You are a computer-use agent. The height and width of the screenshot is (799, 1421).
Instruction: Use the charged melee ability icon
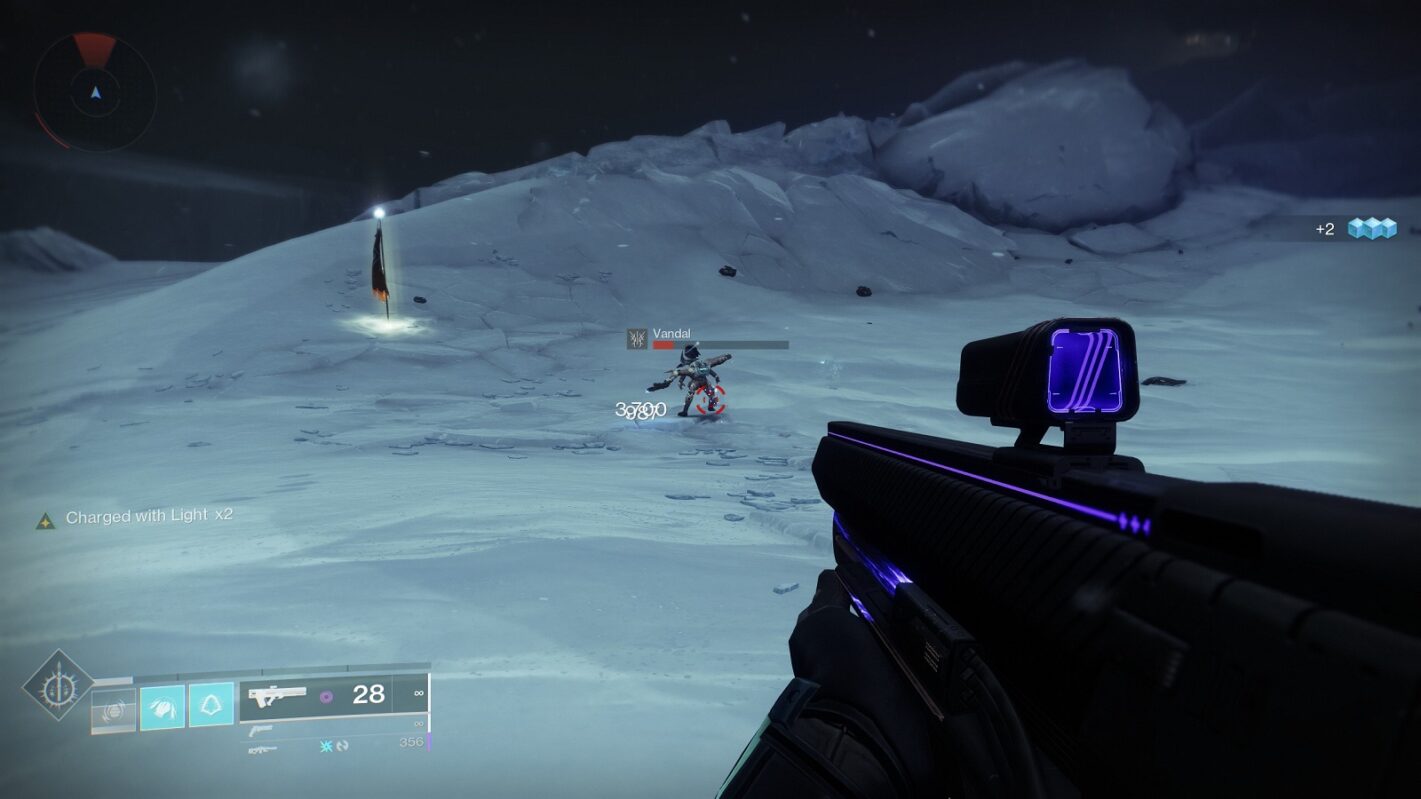[162, 707]
